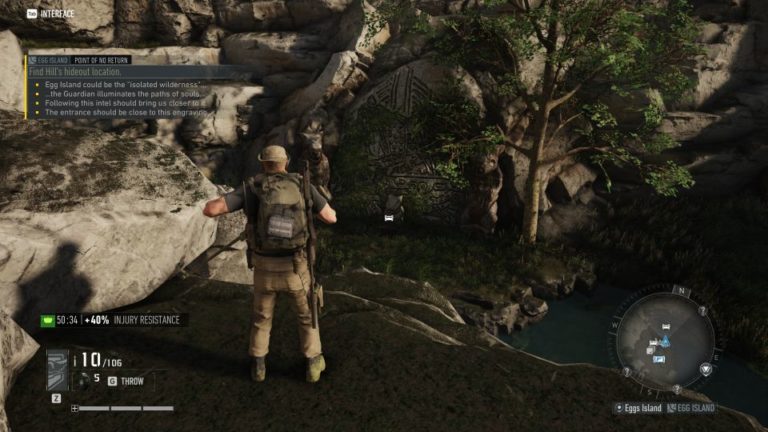Choose the grenade throwable item
Screen dimensions: 768x432
coord(84,379)
